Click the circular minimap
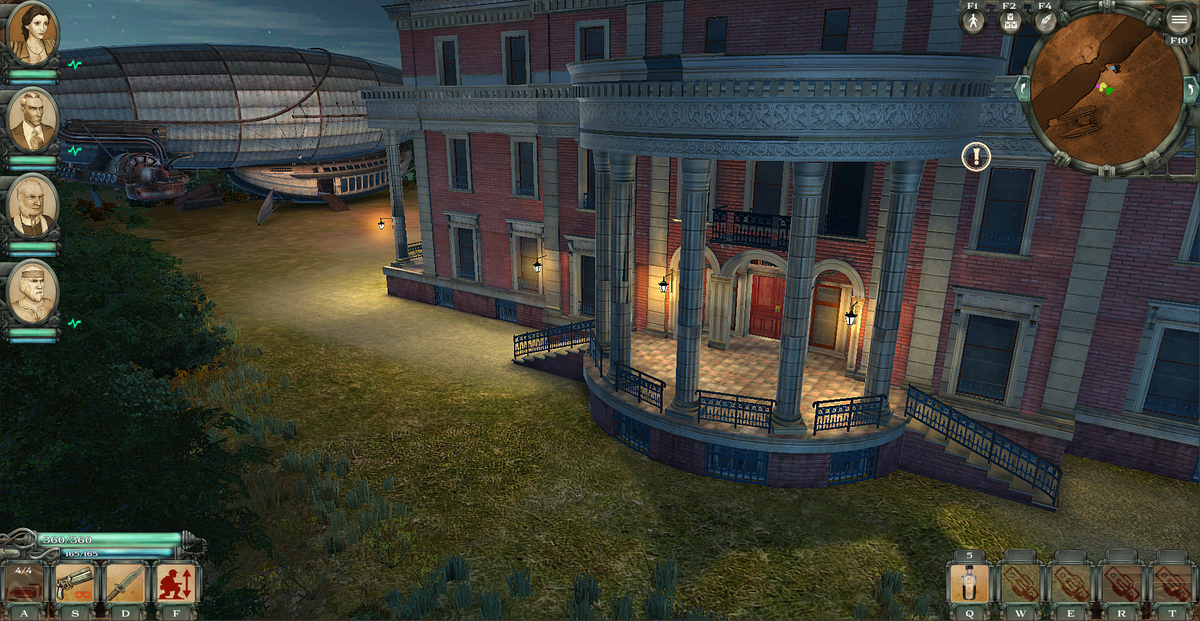1200x621 pixels. click(x=1104, y=88)
